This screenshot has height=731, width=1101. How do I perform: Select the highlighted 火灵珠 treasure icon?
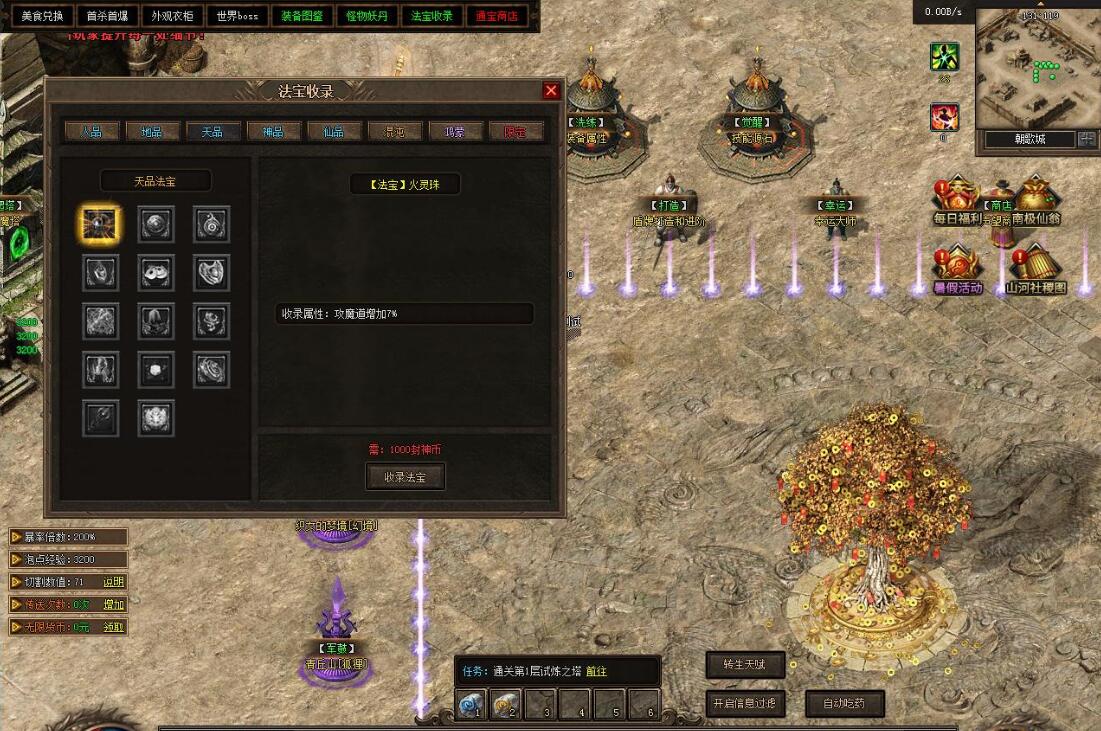click(x=100, y=224)
